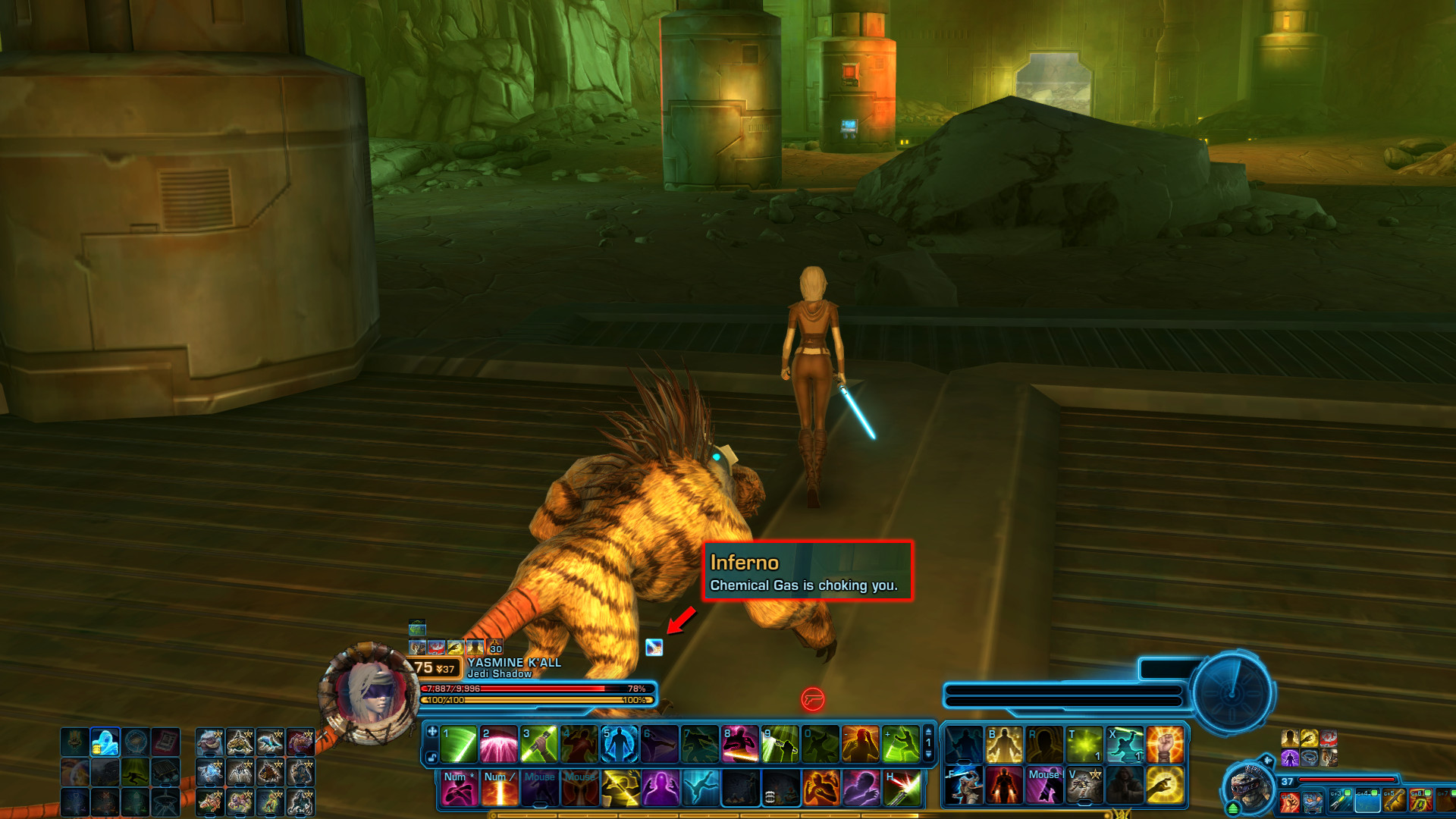This screenshot has height=819, width=1456.
Task: Activate the companion's red fist ability
Action: click(x=1289, y=802)
